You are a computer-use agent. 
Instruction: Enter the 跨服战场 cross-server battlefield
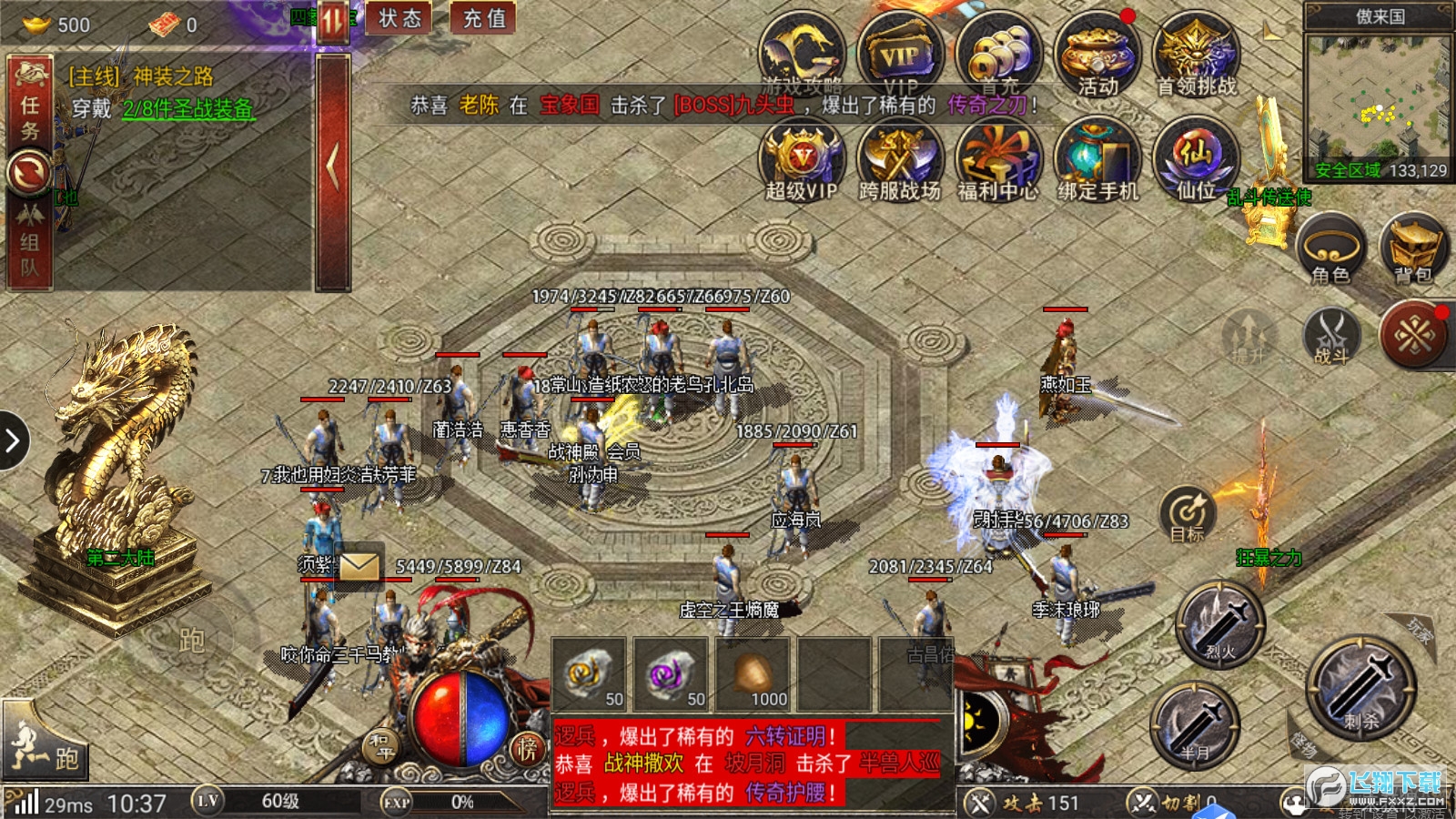pos(900,159)
